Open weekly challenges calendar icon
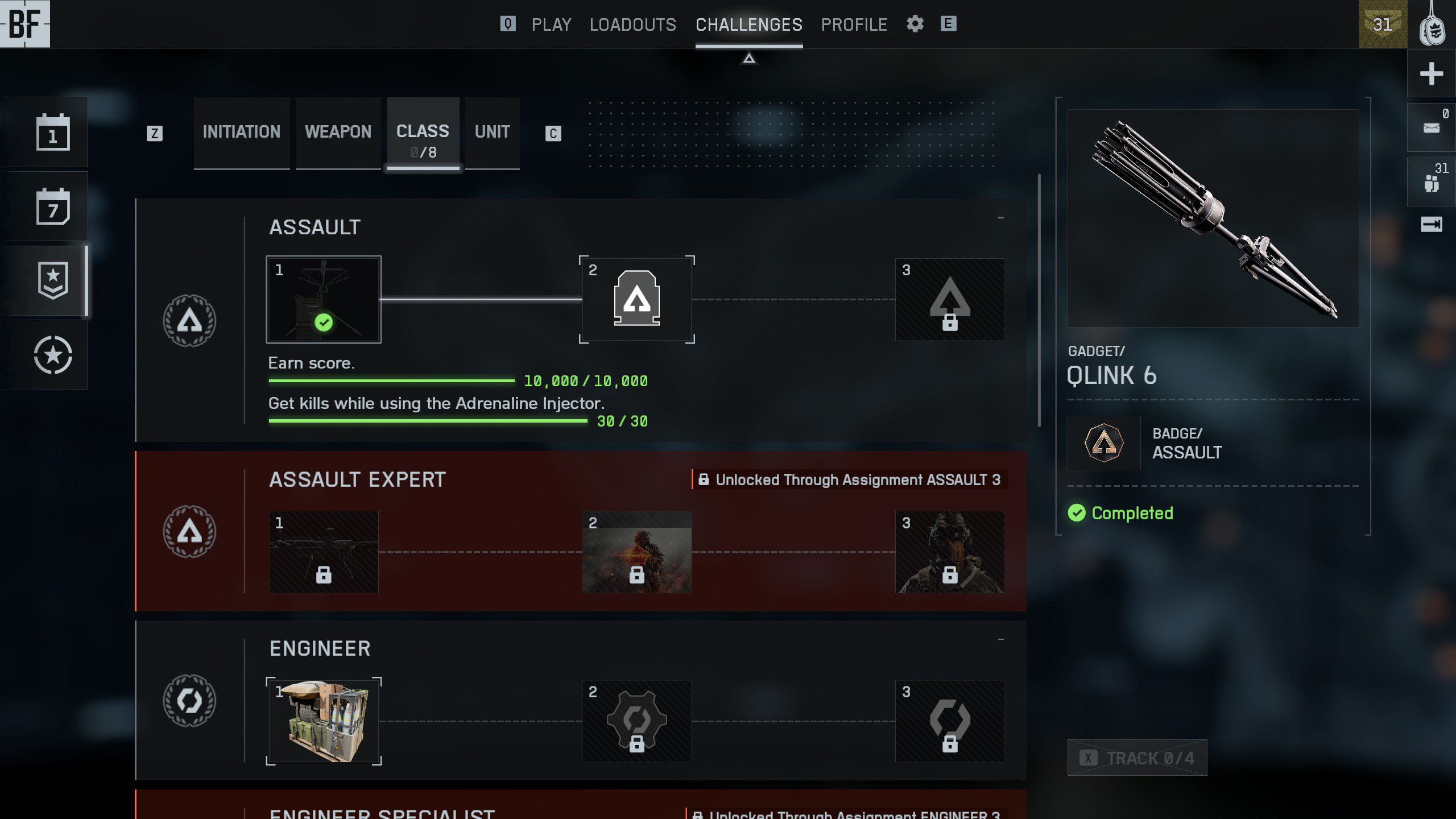This screenshot has width=1456, height=819. click(53, 206)
